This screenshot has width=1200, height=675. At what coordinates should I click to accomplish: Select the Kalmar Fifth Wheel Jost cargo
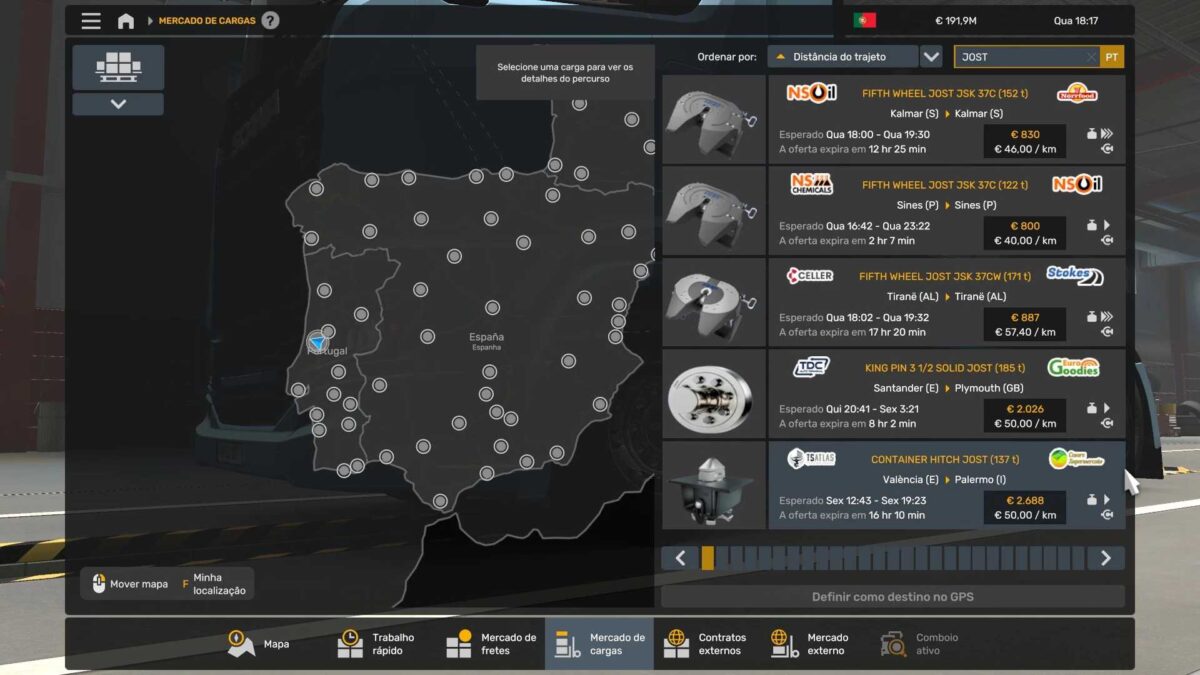(x=945, y=120)
